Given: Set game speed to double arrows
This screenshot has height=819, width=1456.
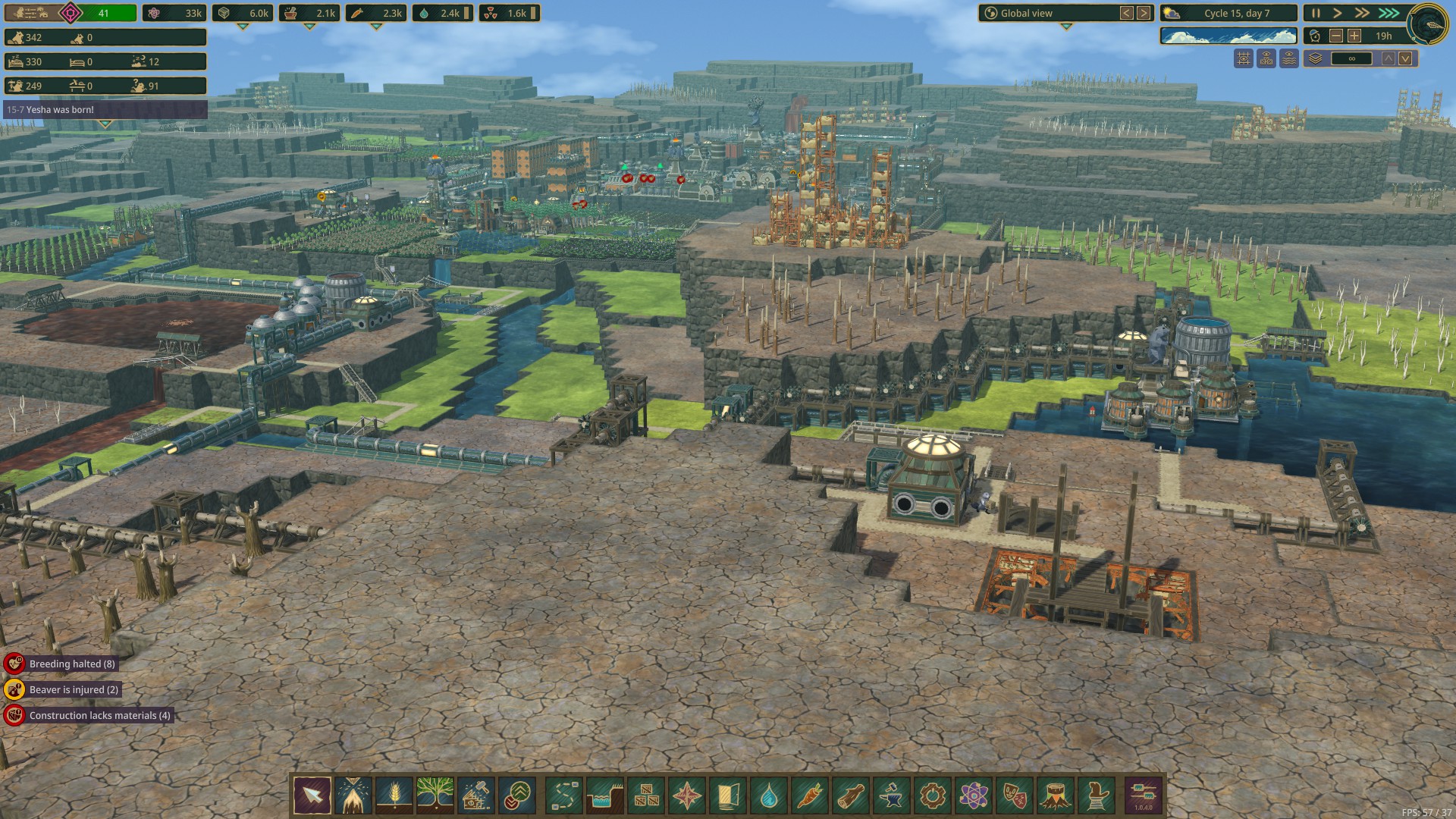Looking at the screenshot, I should tap(1363, 13).
